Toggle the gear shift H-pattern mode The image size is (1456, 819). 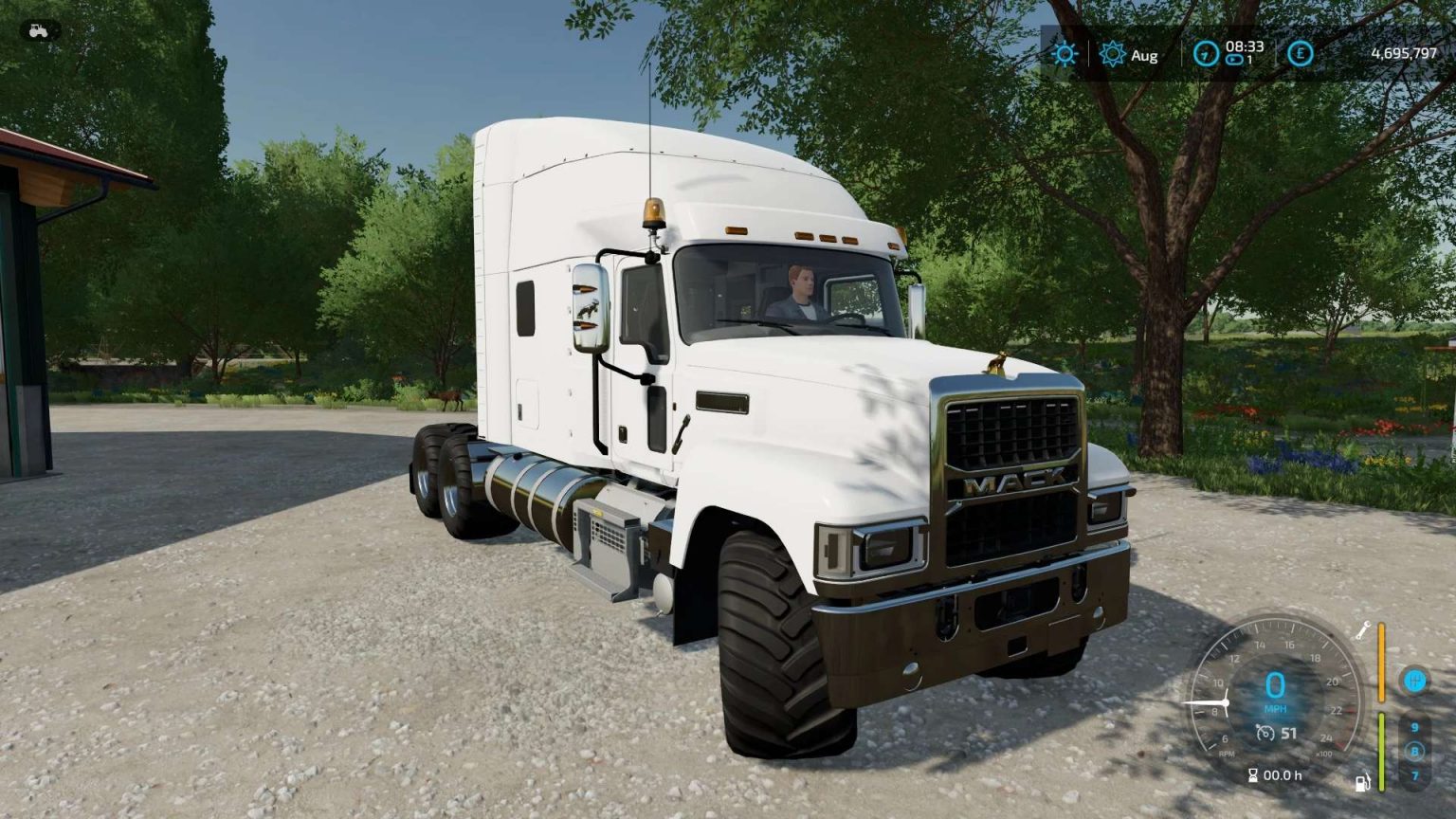1414,681
